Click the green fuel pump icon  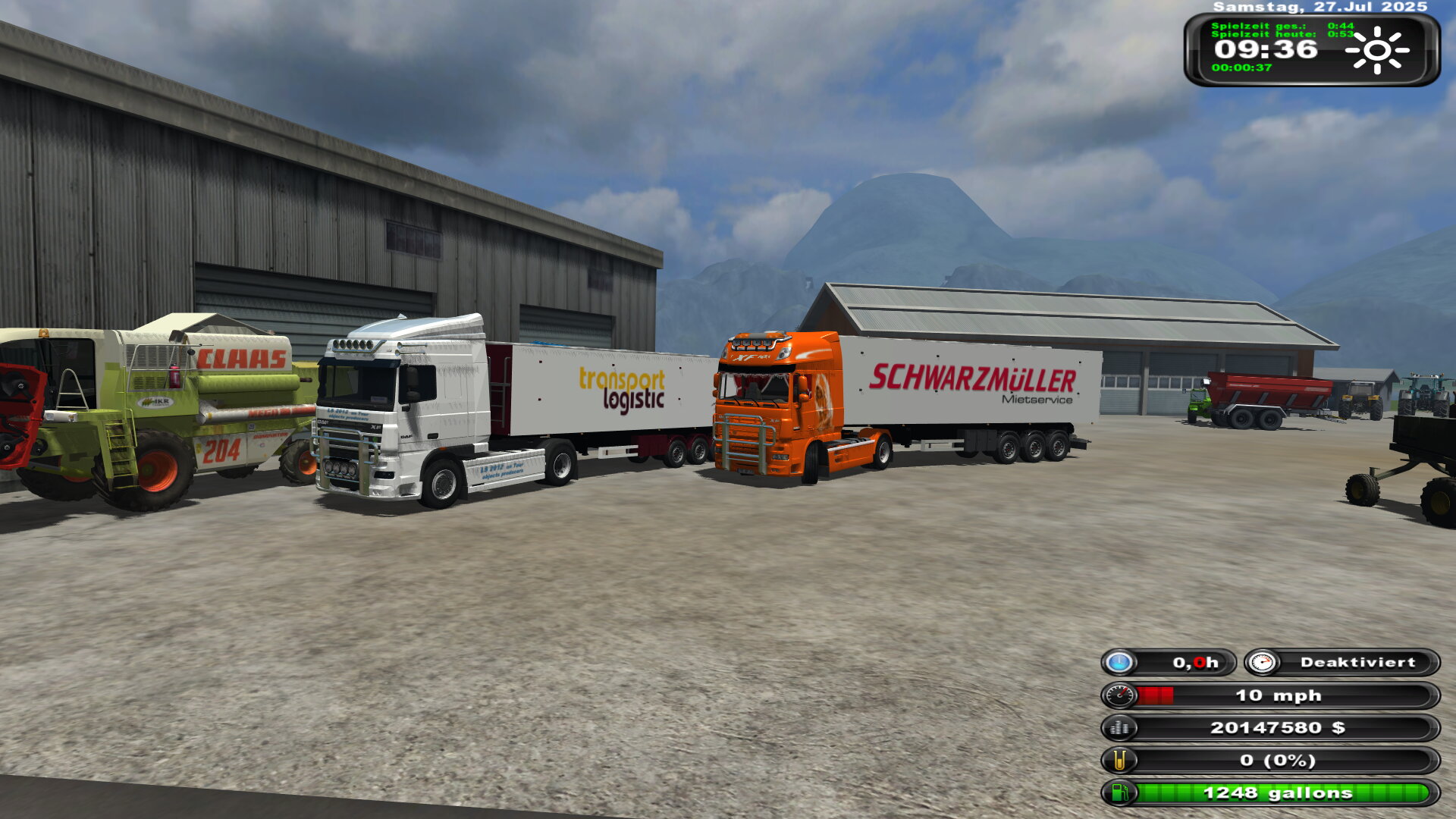(1119, 793)
